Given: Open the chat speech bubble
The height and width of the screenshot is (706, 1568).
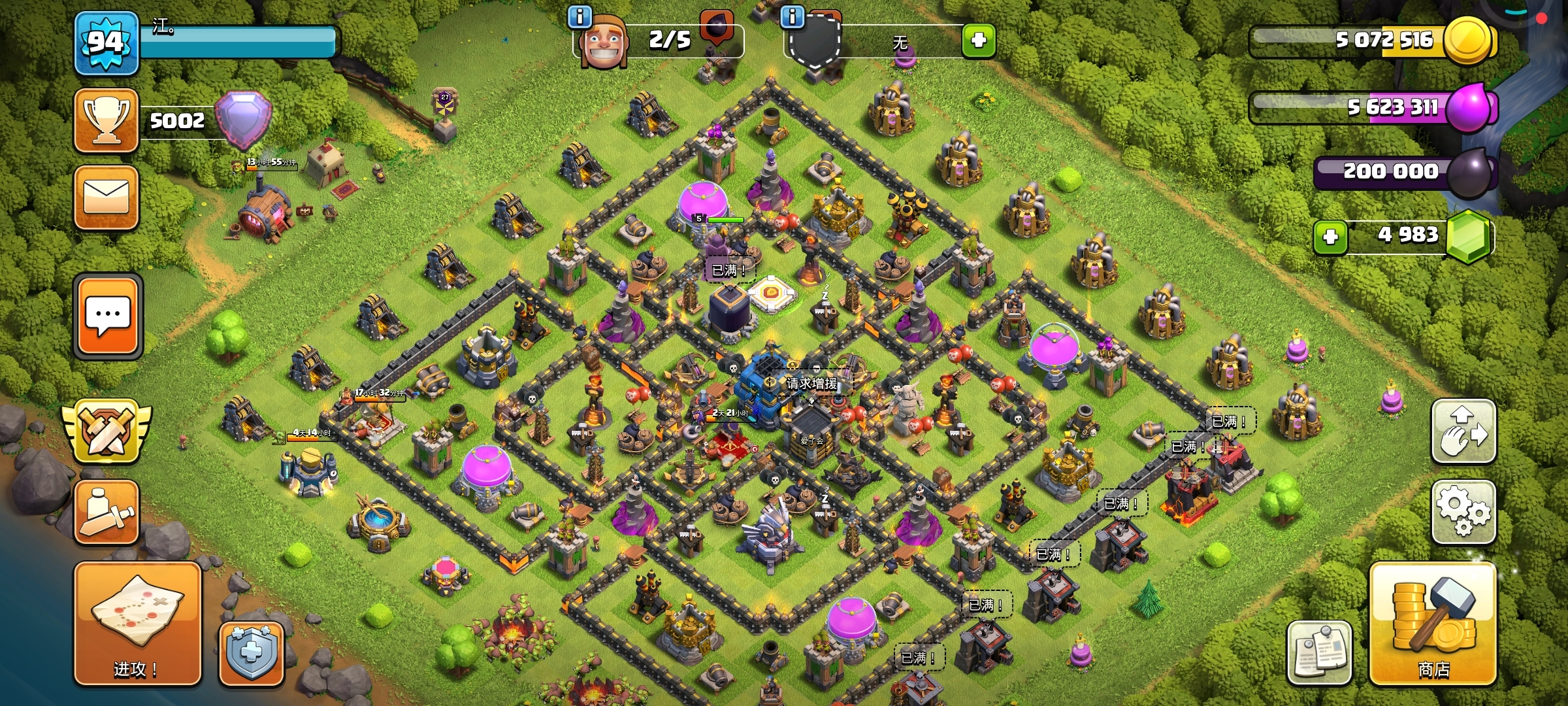Looking at the screenshot, I should pos(108,316).
